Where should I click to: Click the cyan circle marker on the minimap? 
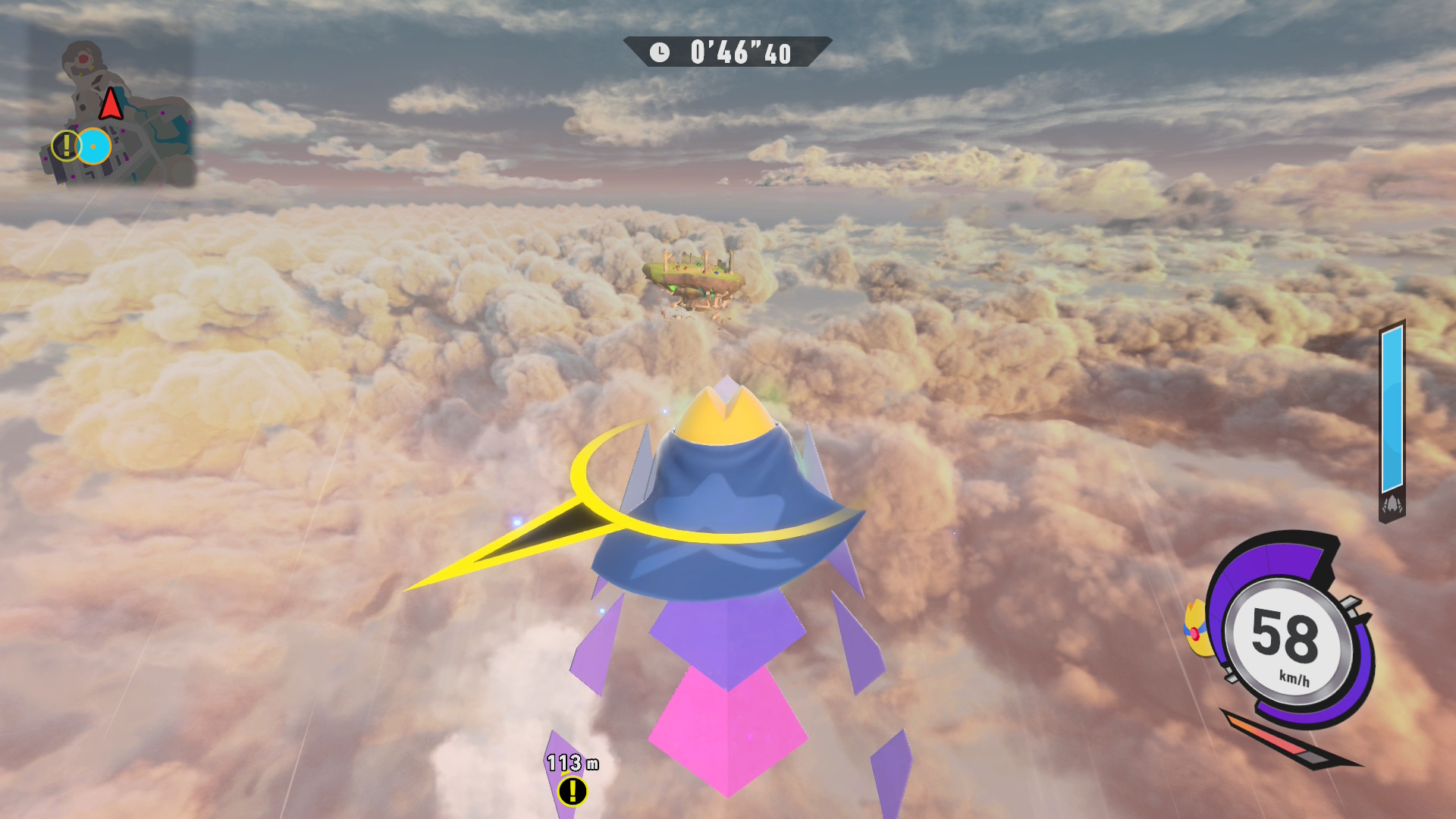click(x=94, y=146)
